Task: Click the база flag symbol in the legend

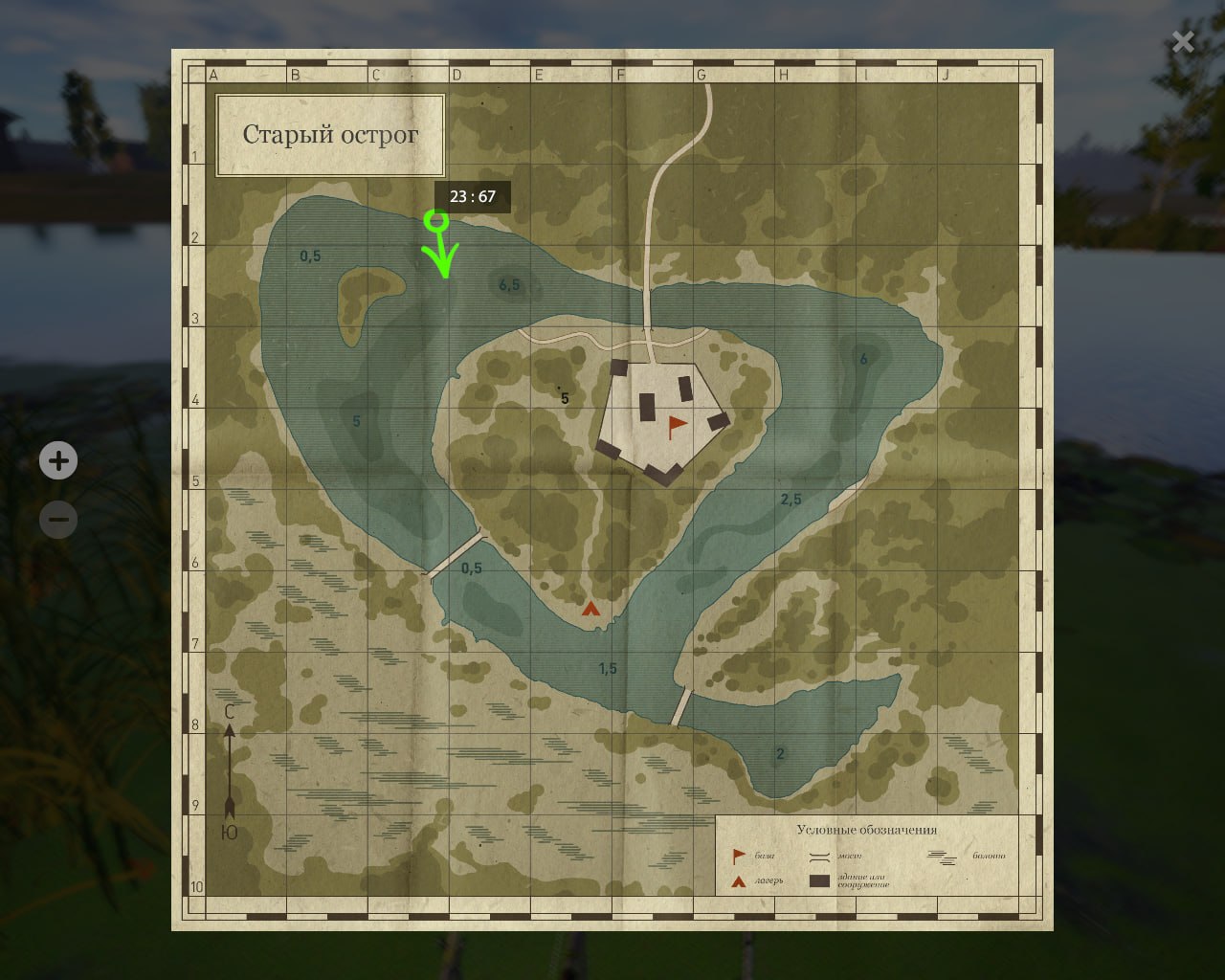Action: (737, 855)
